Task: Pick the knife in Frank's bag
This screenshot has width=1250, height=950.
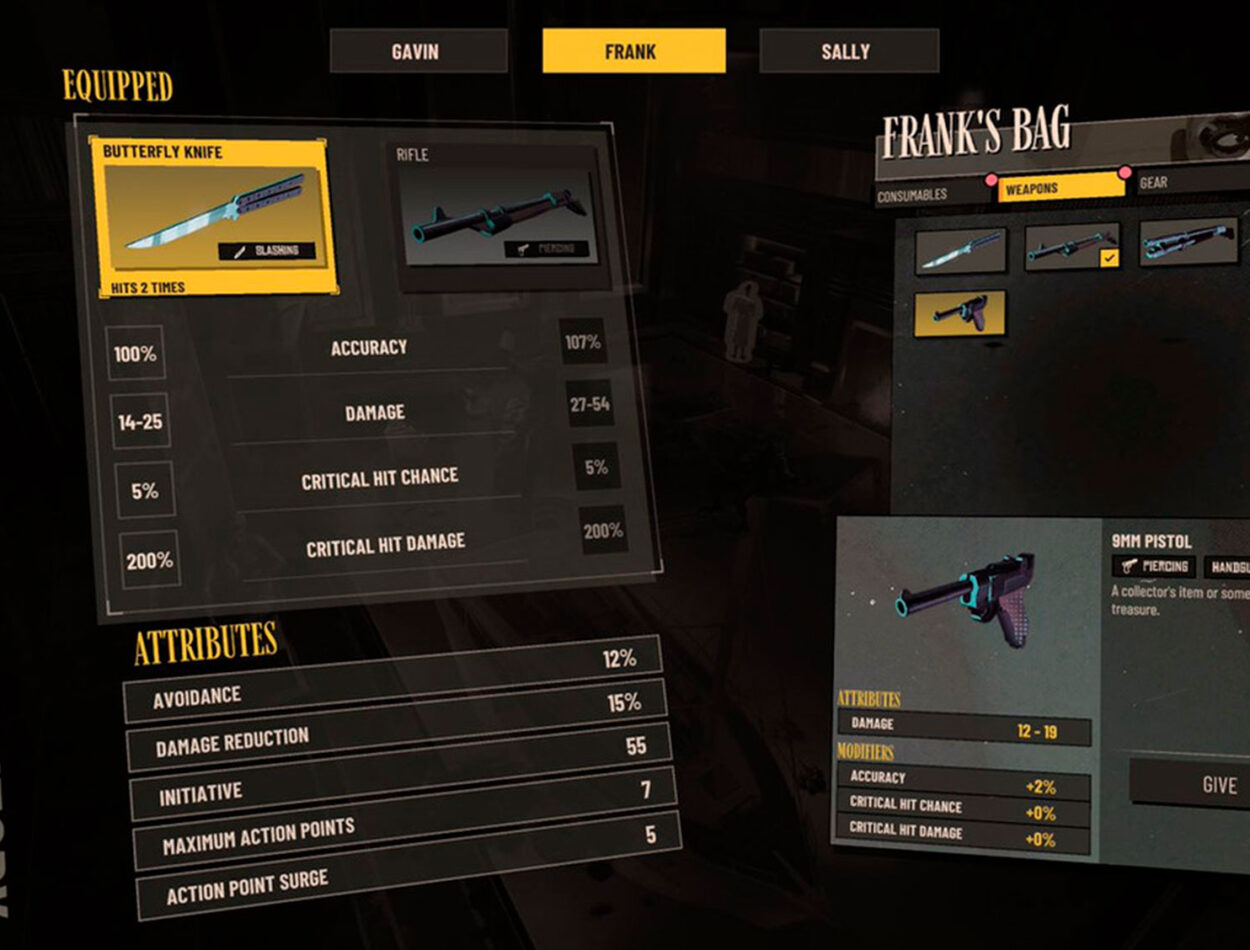Action: click(961, 250)
